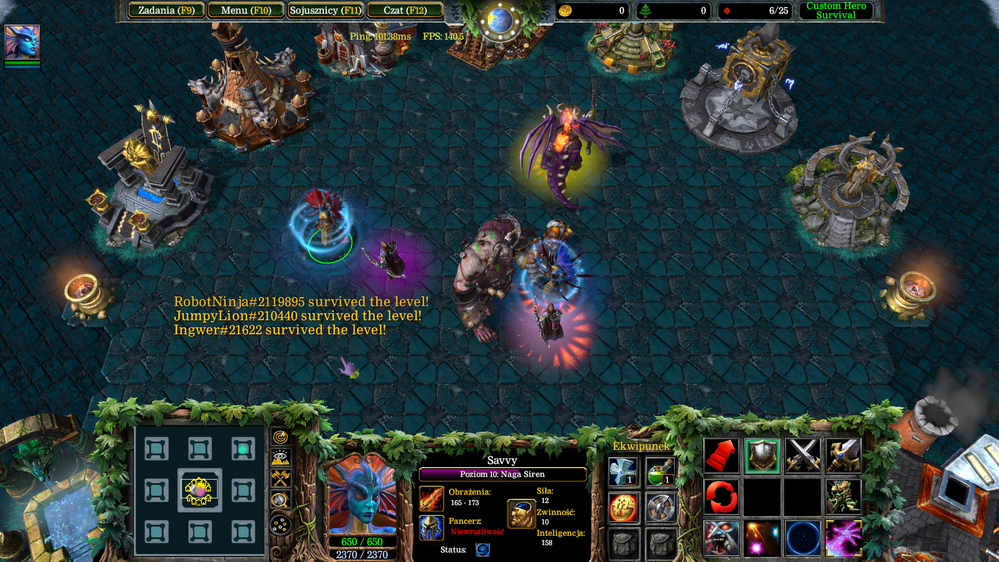Open the Menu (F10) button
The height and width of the screenshot is (562, 999).
[x=245, y=11]
